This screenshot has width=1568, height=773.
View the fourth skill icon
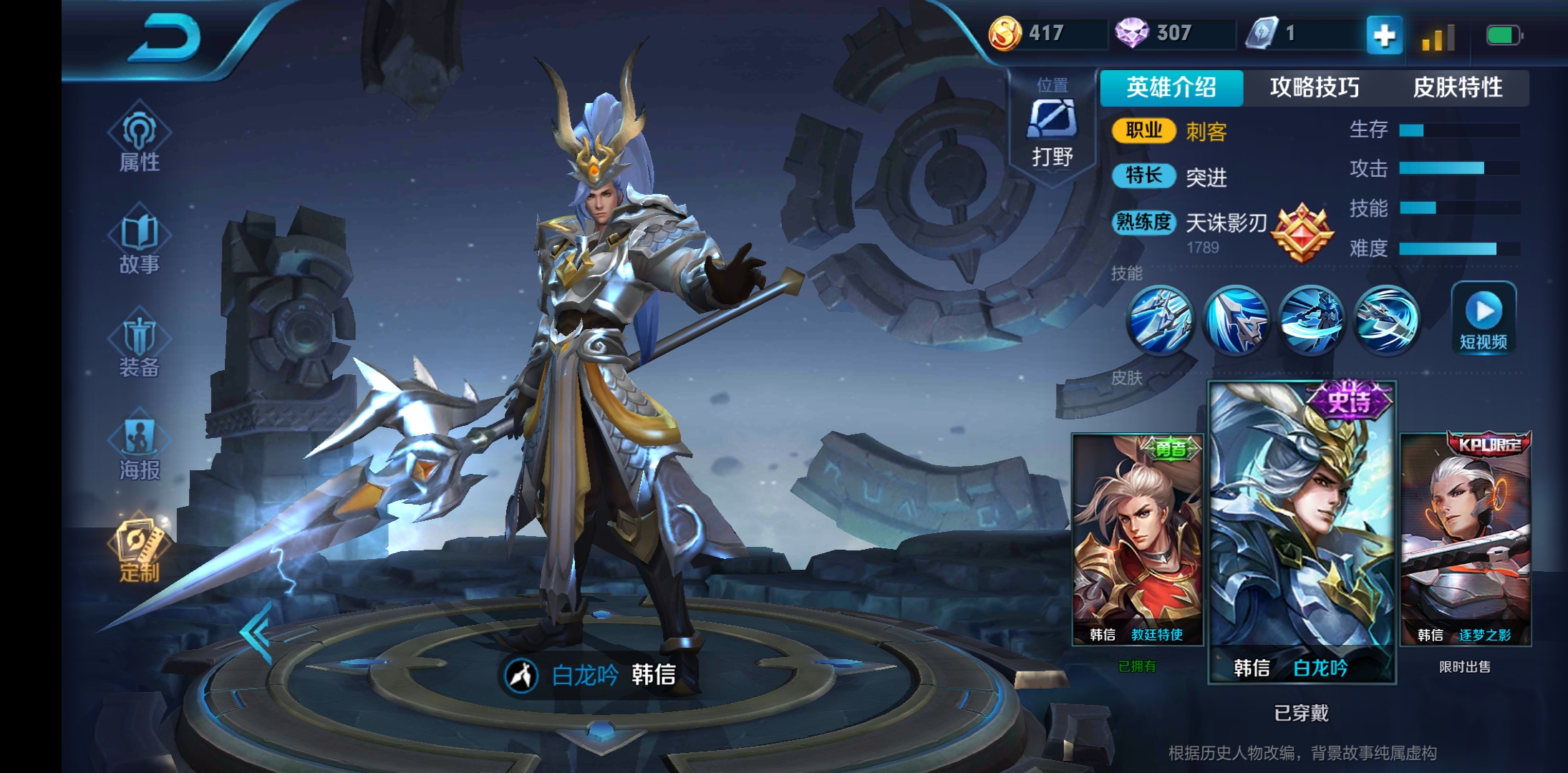(x=1387, y=319)
